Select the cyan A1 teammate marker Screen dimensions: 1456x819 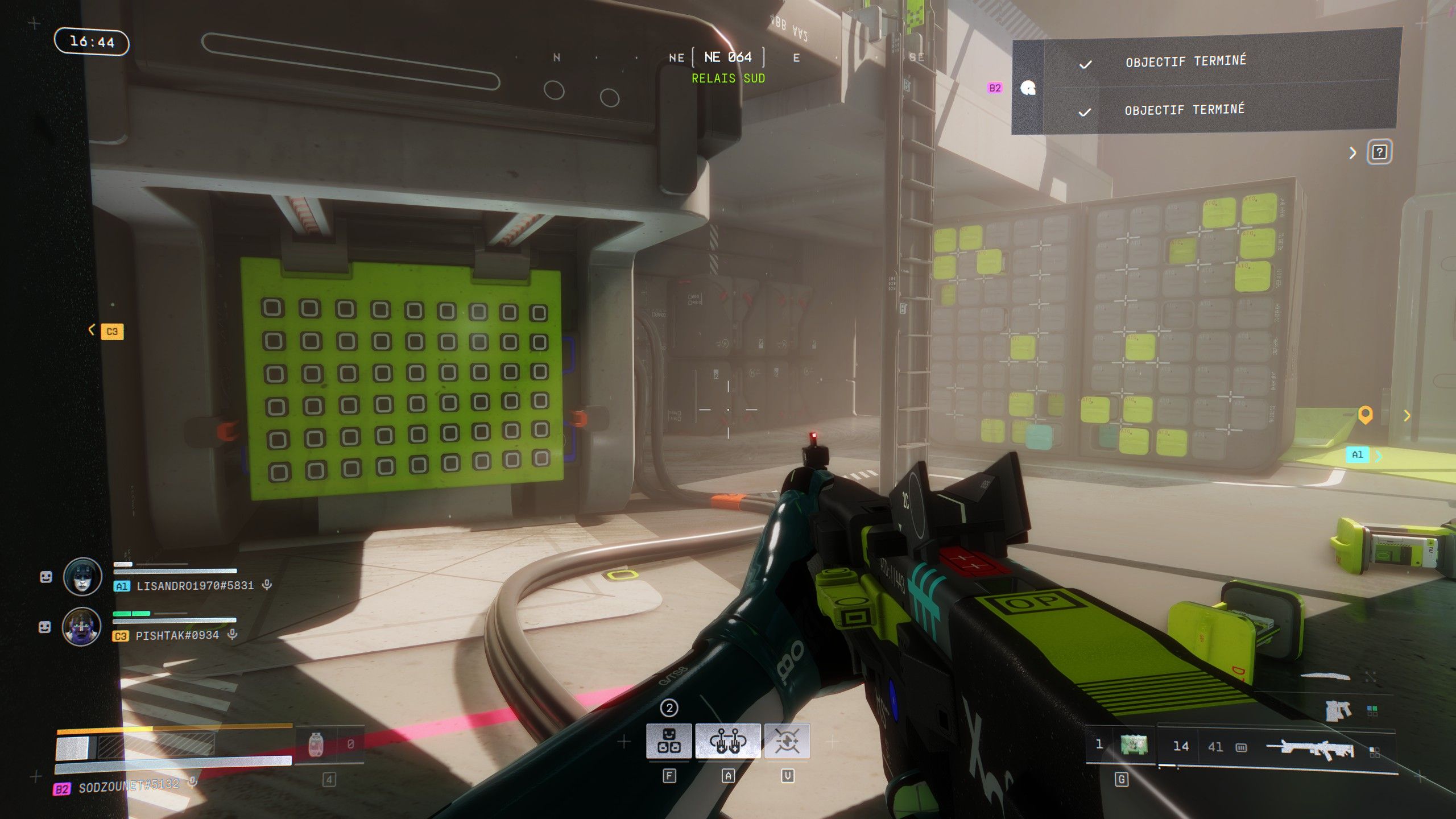click(1357, 454)
